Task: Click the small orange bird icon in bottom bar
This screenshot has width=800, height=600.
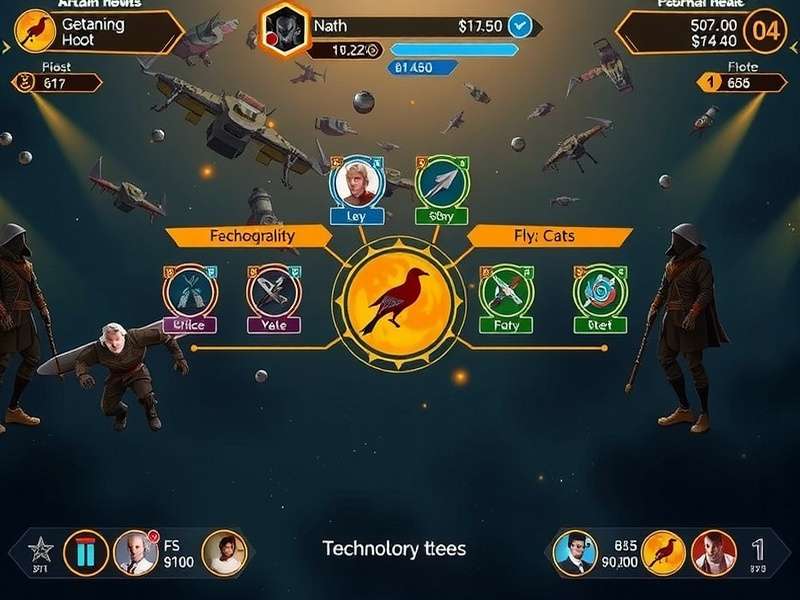Action: (x=662, y=552)
